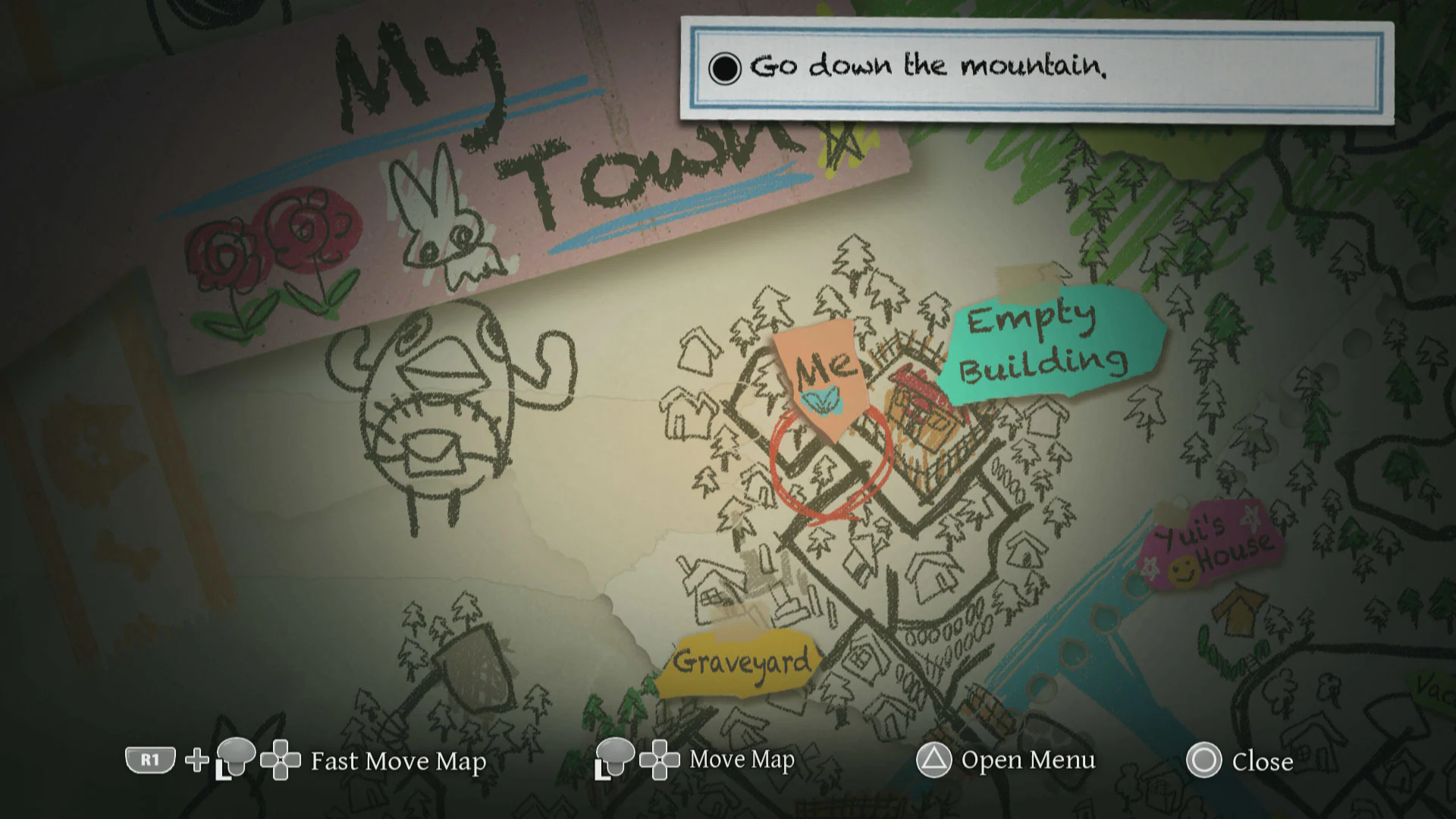Select the Go down the mountain objective
This screenshot has width=1456, height=819.
coord(927,67)
